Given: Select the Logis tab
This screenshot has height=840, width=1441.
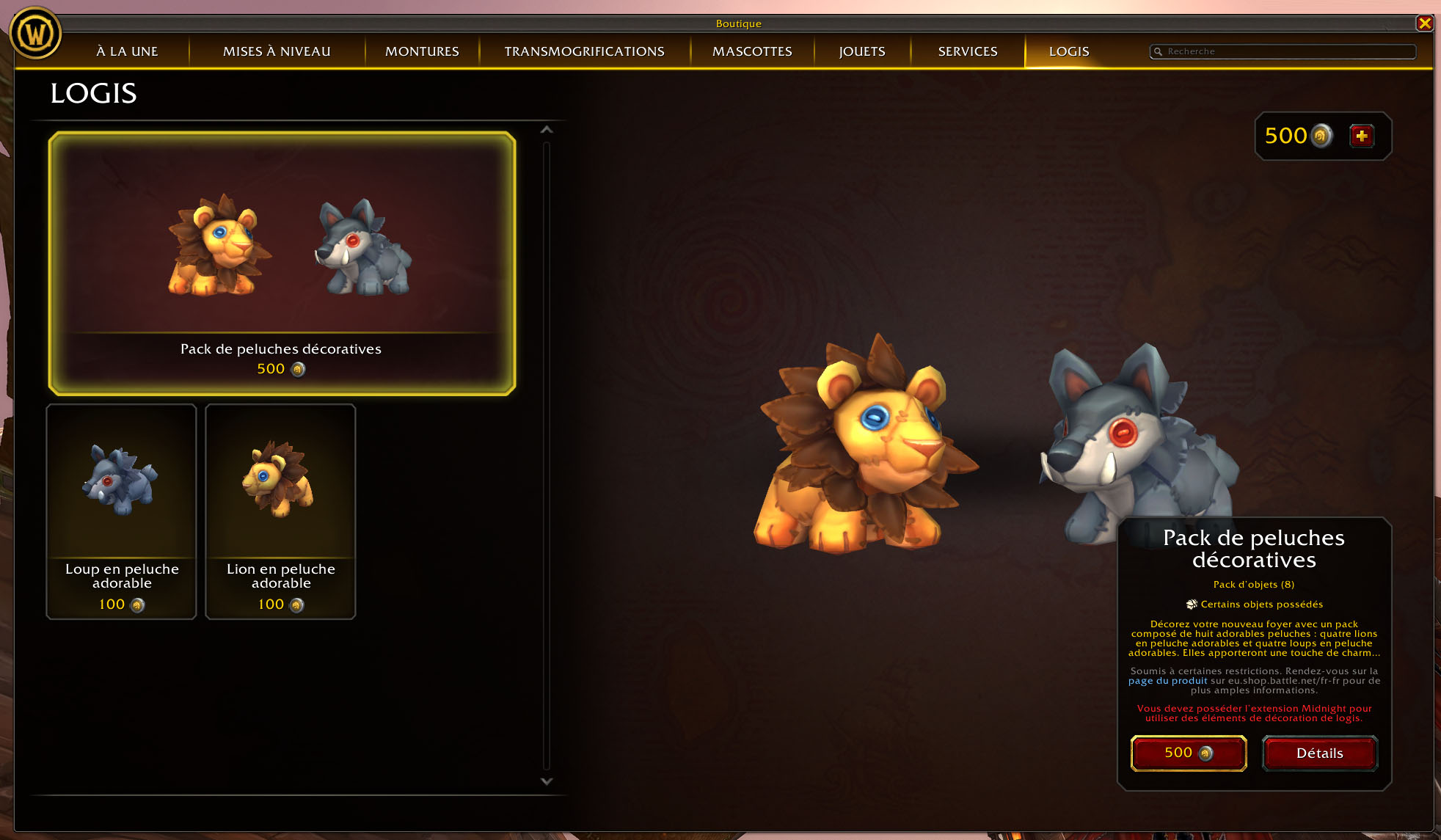Looking at the screenshot, I should tap(1069, 51).
